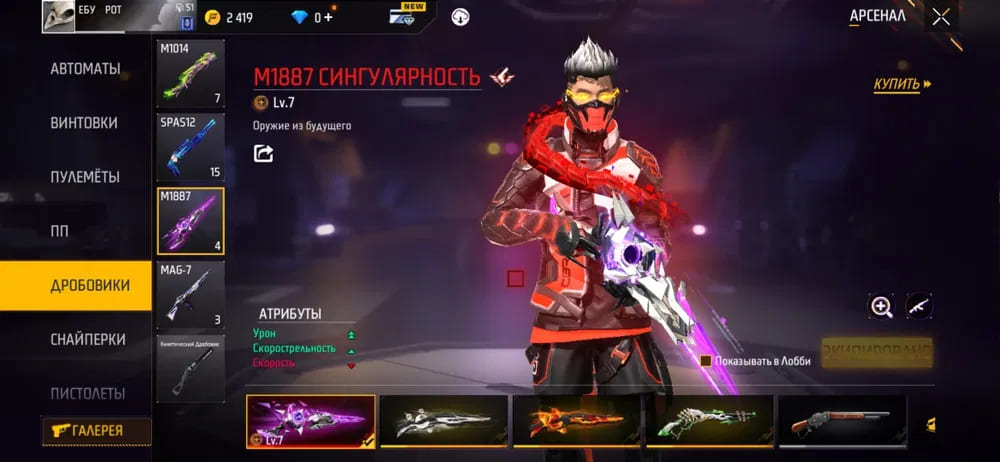
Task: Select the Пулемёты category
Action: 85,177
